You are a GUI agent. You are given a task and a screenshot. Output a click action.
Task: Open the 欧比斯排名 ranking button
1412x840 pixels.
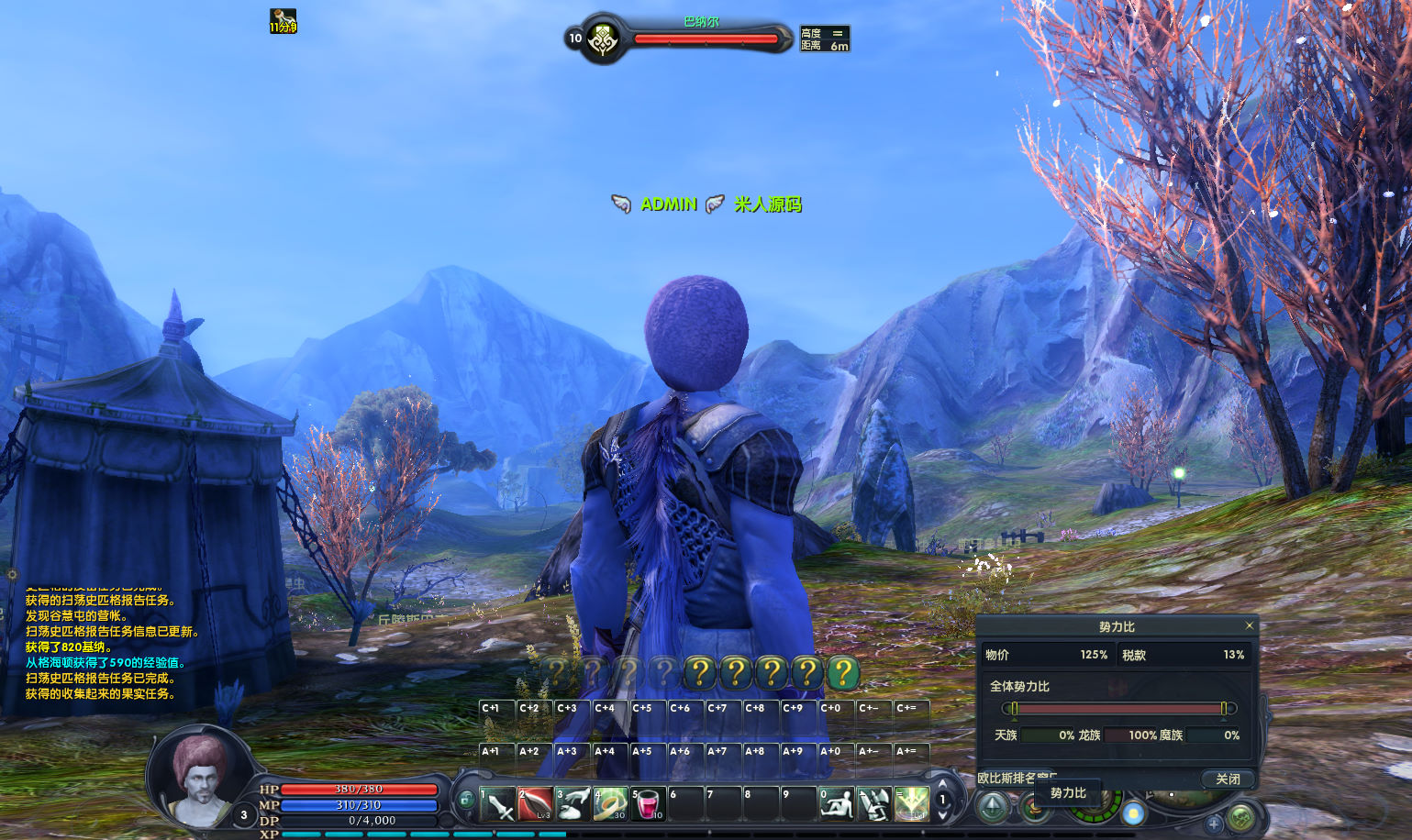pyautogui.click(x=1008, y=778)
